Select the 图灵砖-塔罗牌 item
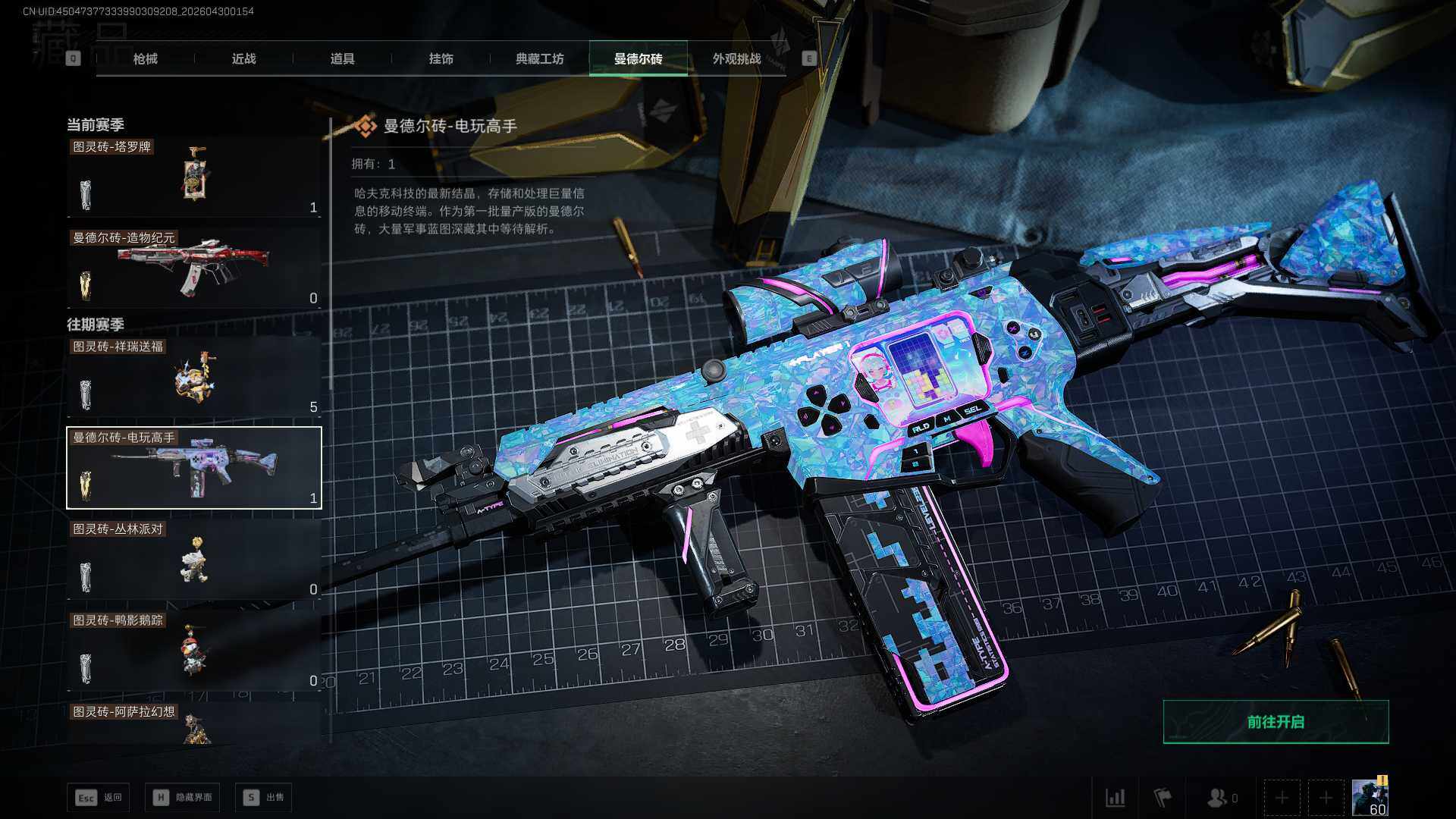The image size is (1456, 819). (194, 177)
